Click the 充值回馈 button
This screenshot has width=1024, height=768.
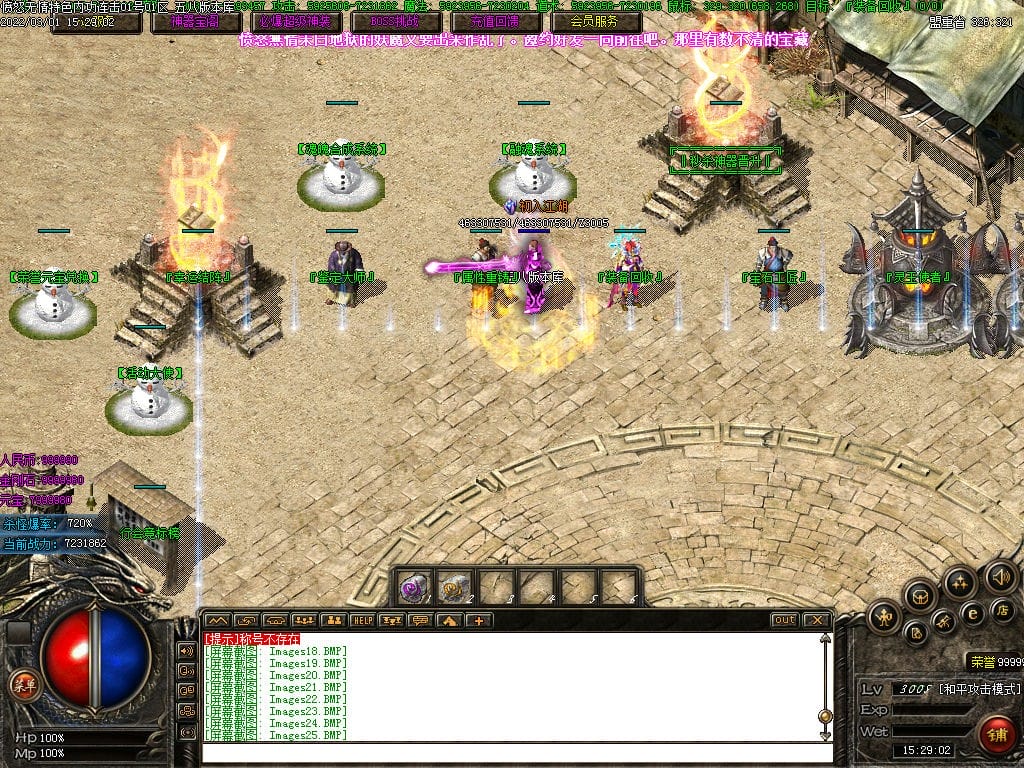489,21
